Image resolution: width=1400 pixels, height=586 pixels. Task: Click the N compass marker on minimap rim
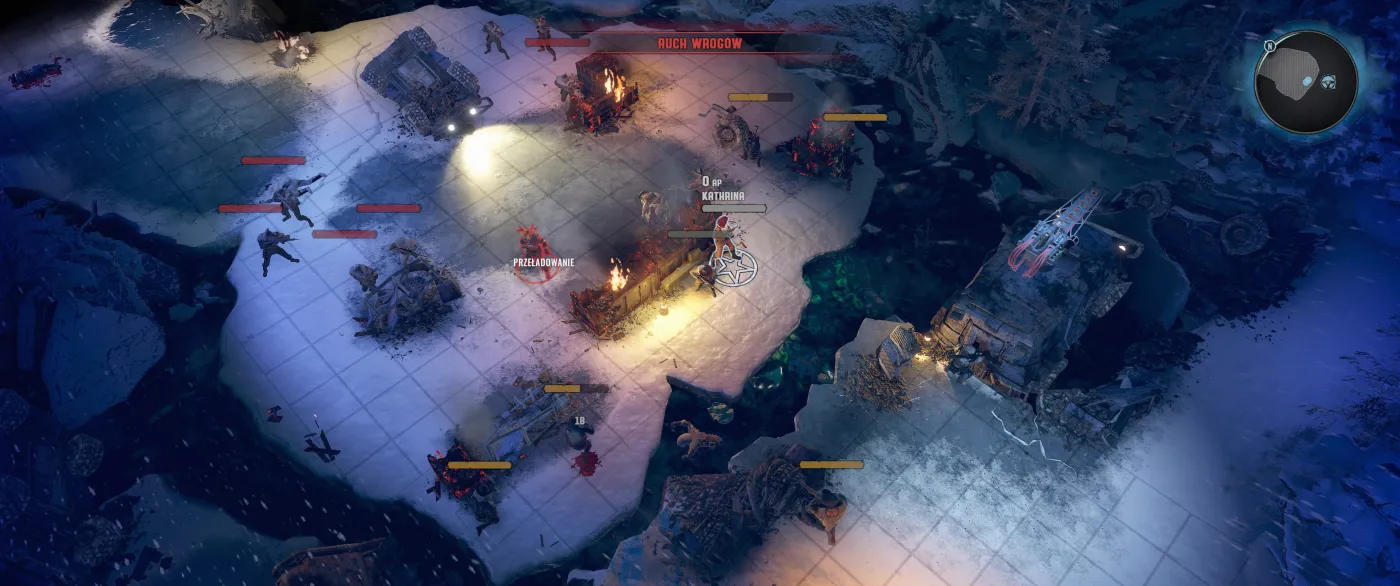tap(1268, 45)
